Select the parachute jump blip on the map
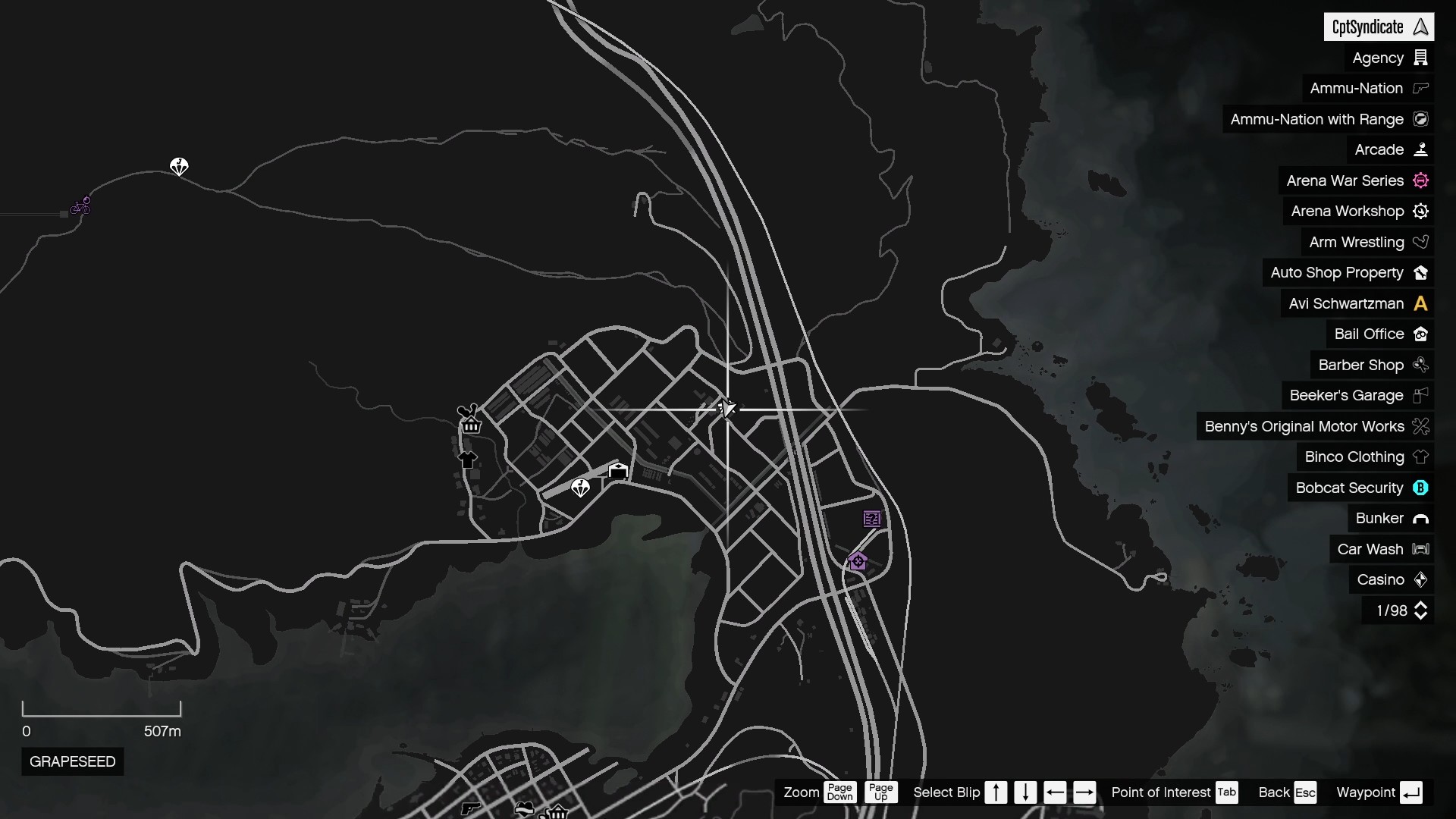Screen dimensions: 1456x819 (179, 167)
